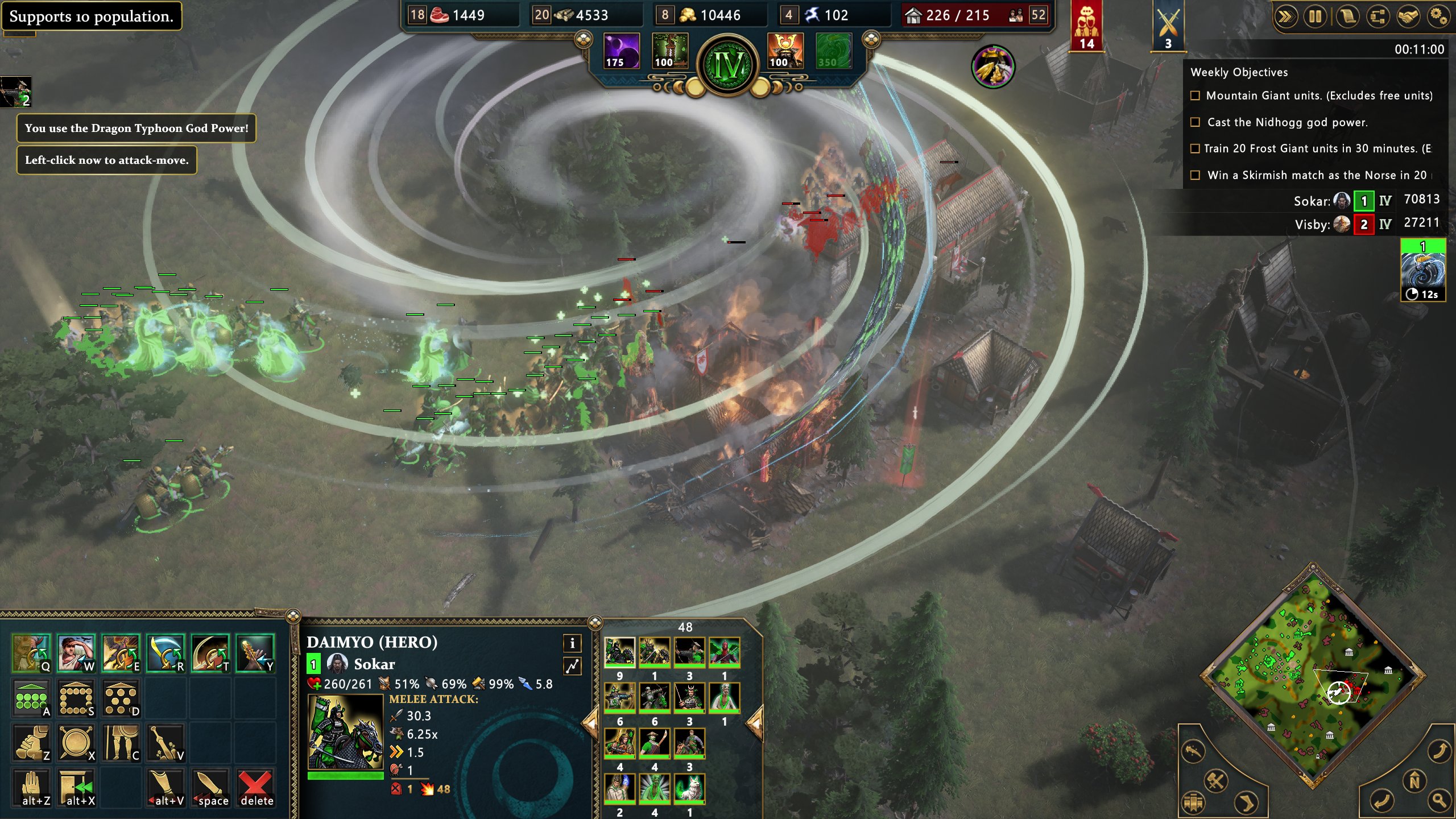Select the Dragon Typhoon active power timer icon
Image resolution: width=1456 pixels, height=819 pixels.
point(1422,271)
